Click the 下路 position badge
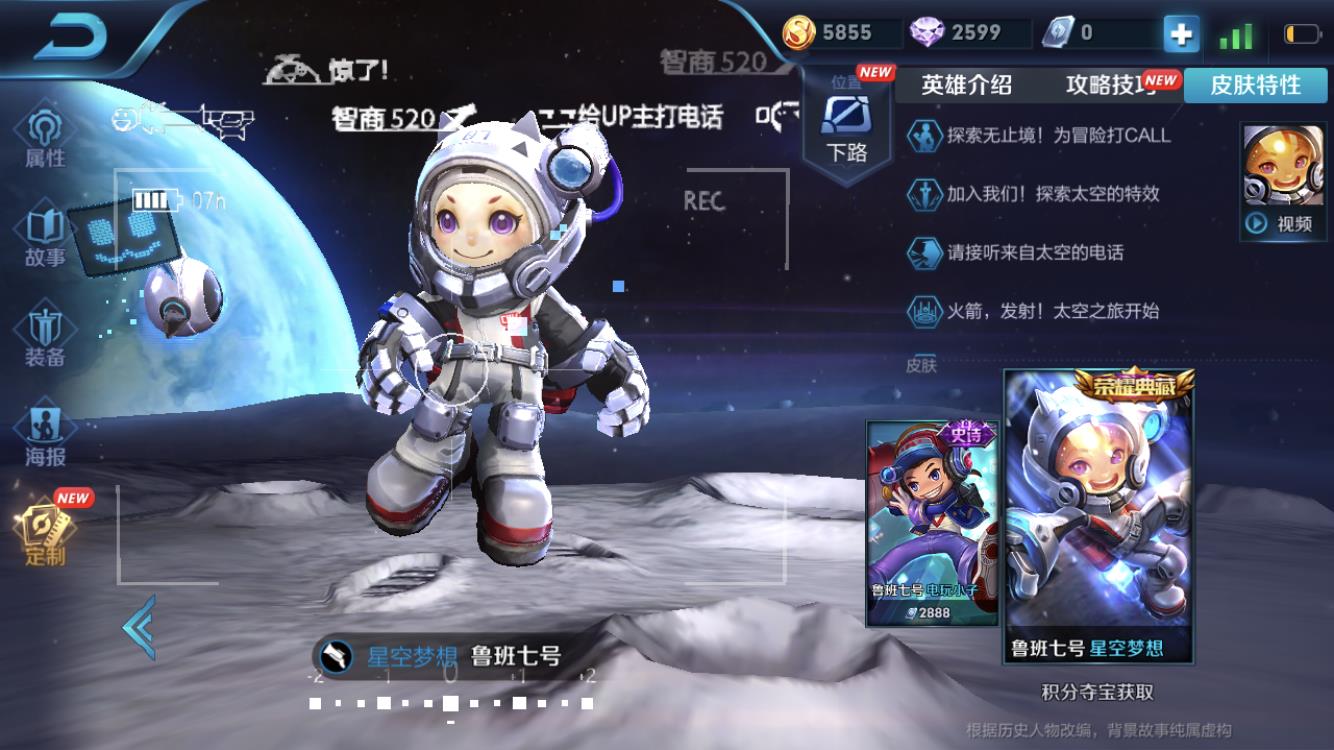 (846, 127)
